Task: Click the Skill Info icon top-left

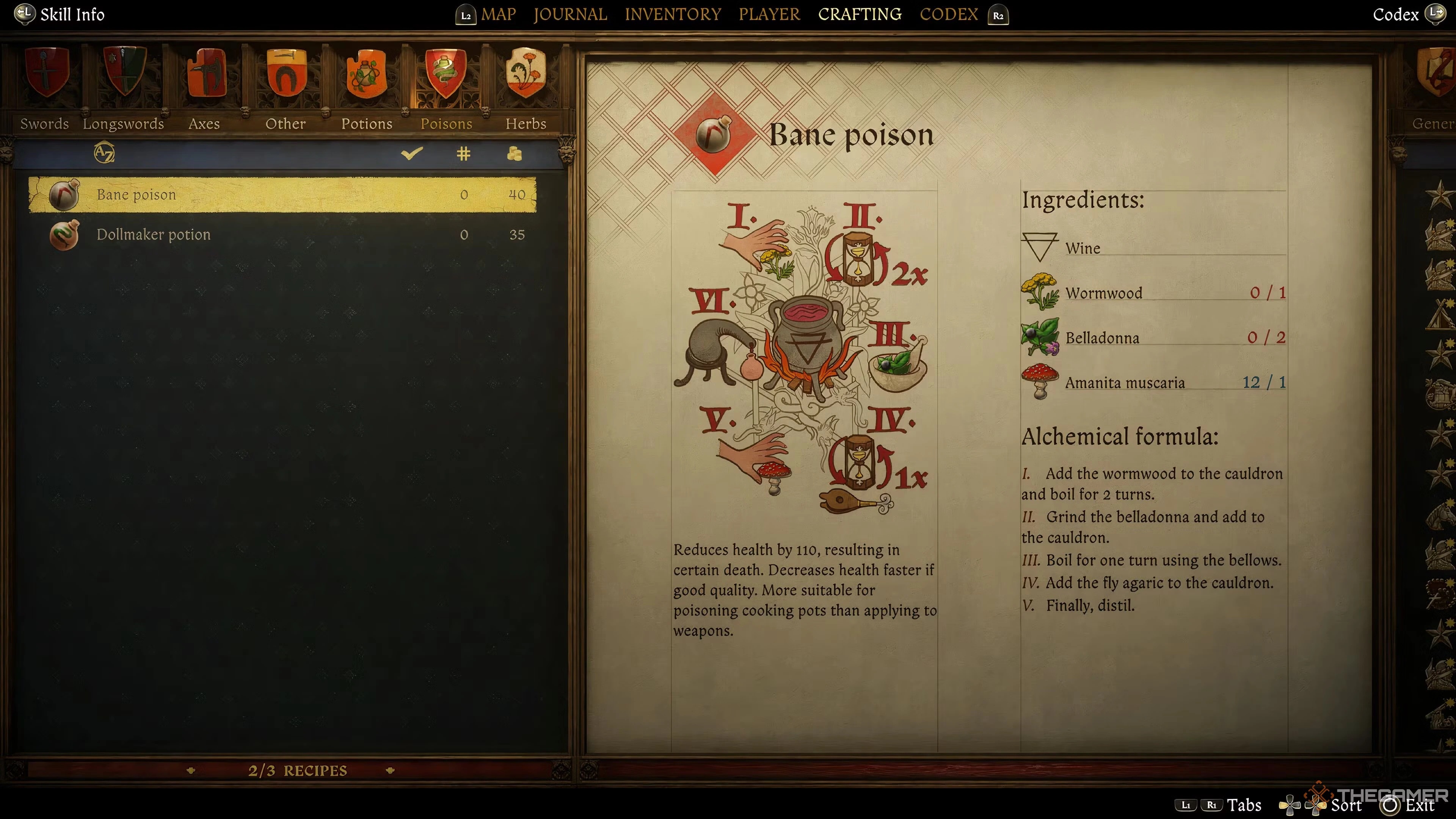Action: (24, 14)
